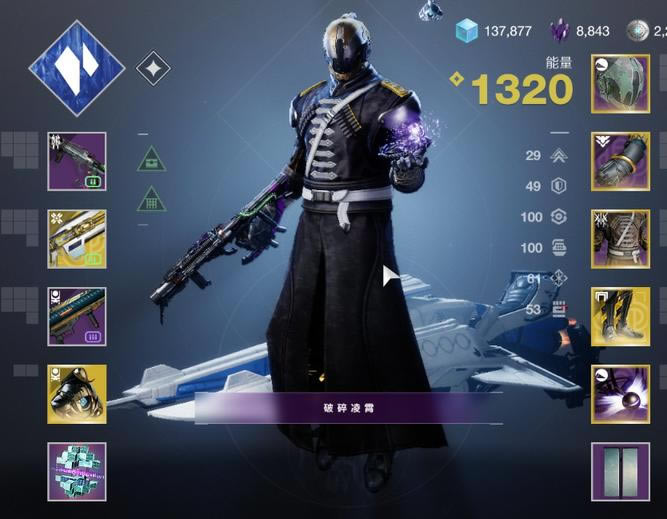
Task: Select the purple gauntlets slot
Action: coord(620,161)
